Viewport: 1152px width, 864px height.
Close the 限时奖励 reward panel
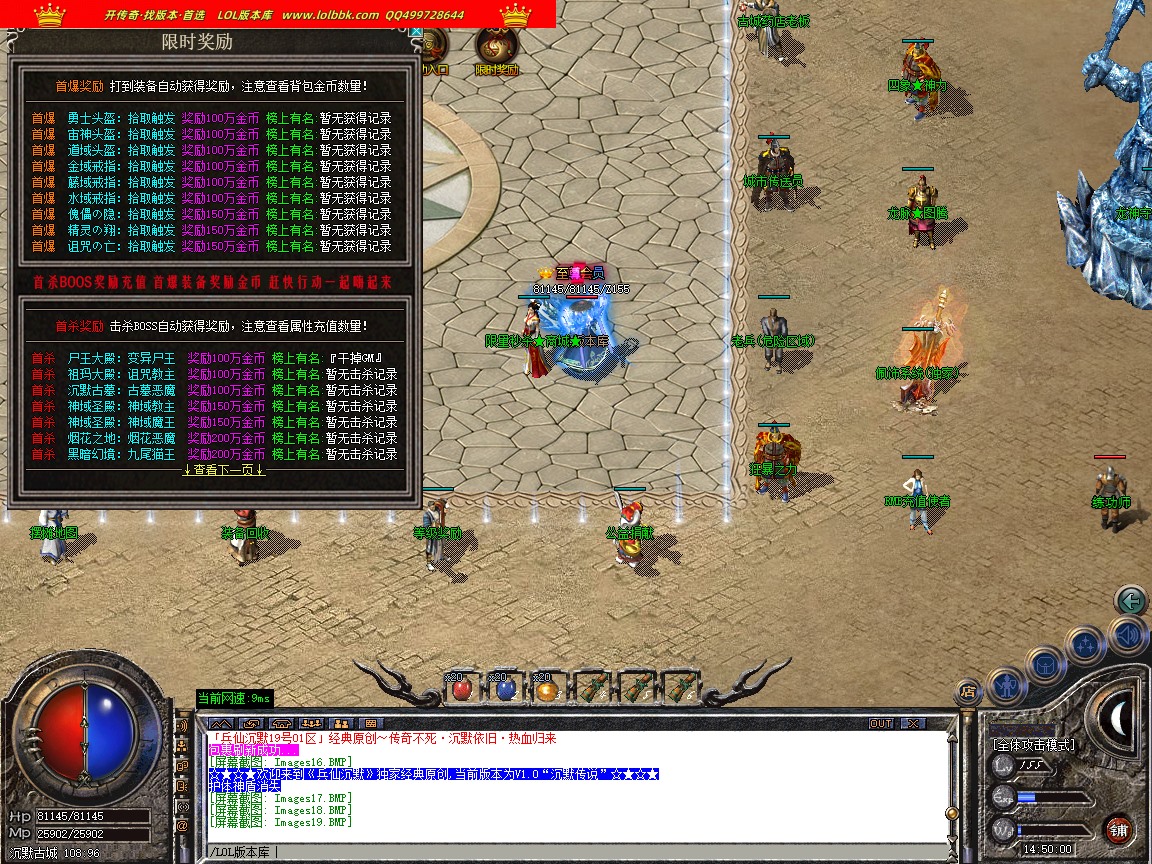[x=415, y=32]
